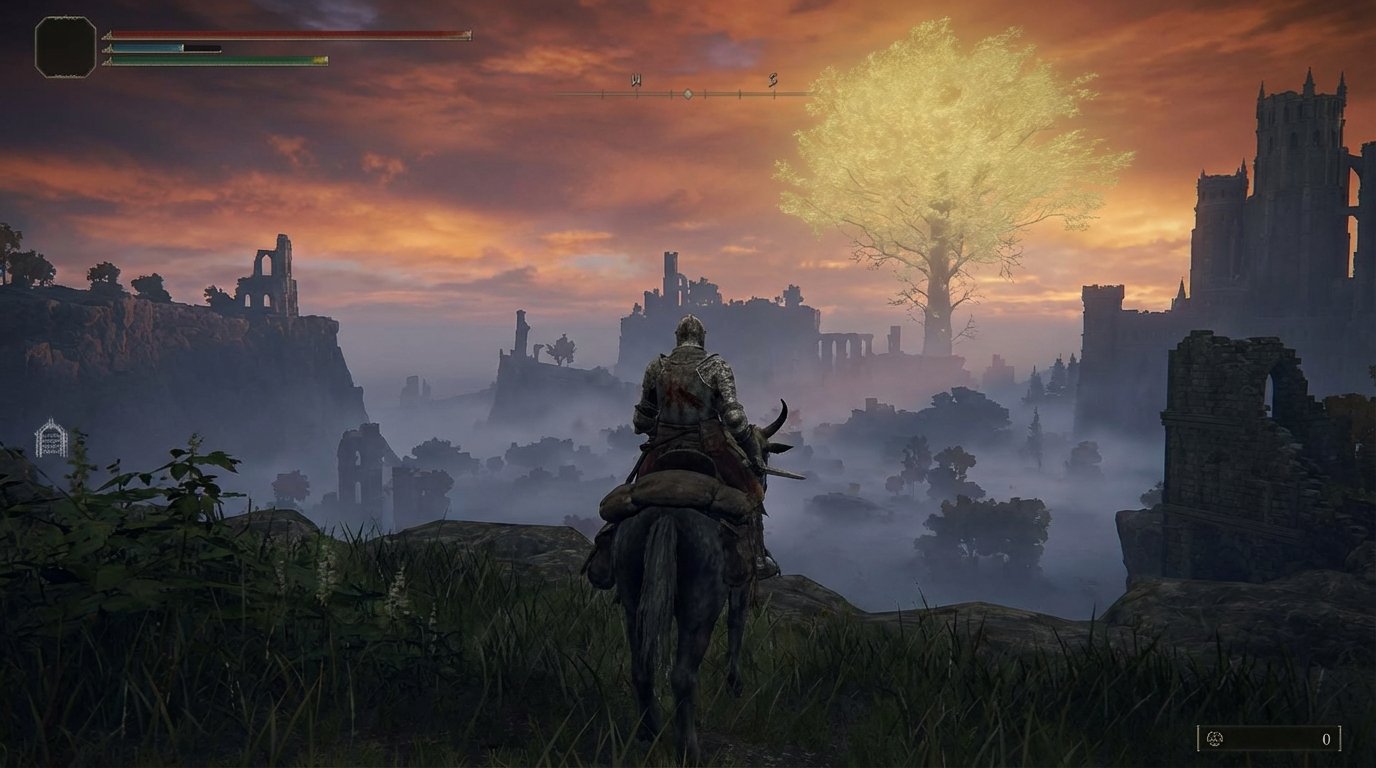Click the rune count reading zero
This screenshot has height=768, width=1376.
pyautogui.click(x=1327, y=740)
